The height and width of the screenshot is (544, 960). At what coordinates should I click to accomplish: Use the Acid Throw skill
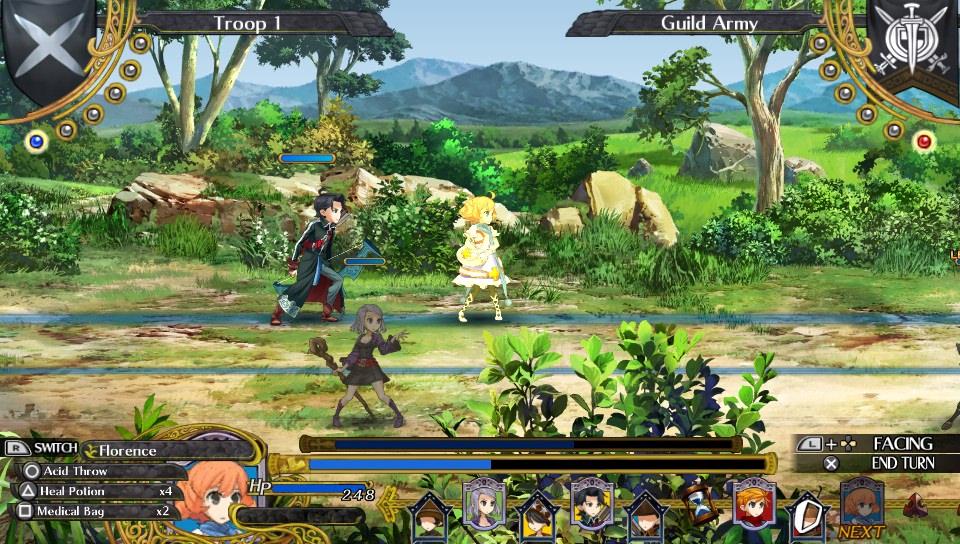pos(75,471)
